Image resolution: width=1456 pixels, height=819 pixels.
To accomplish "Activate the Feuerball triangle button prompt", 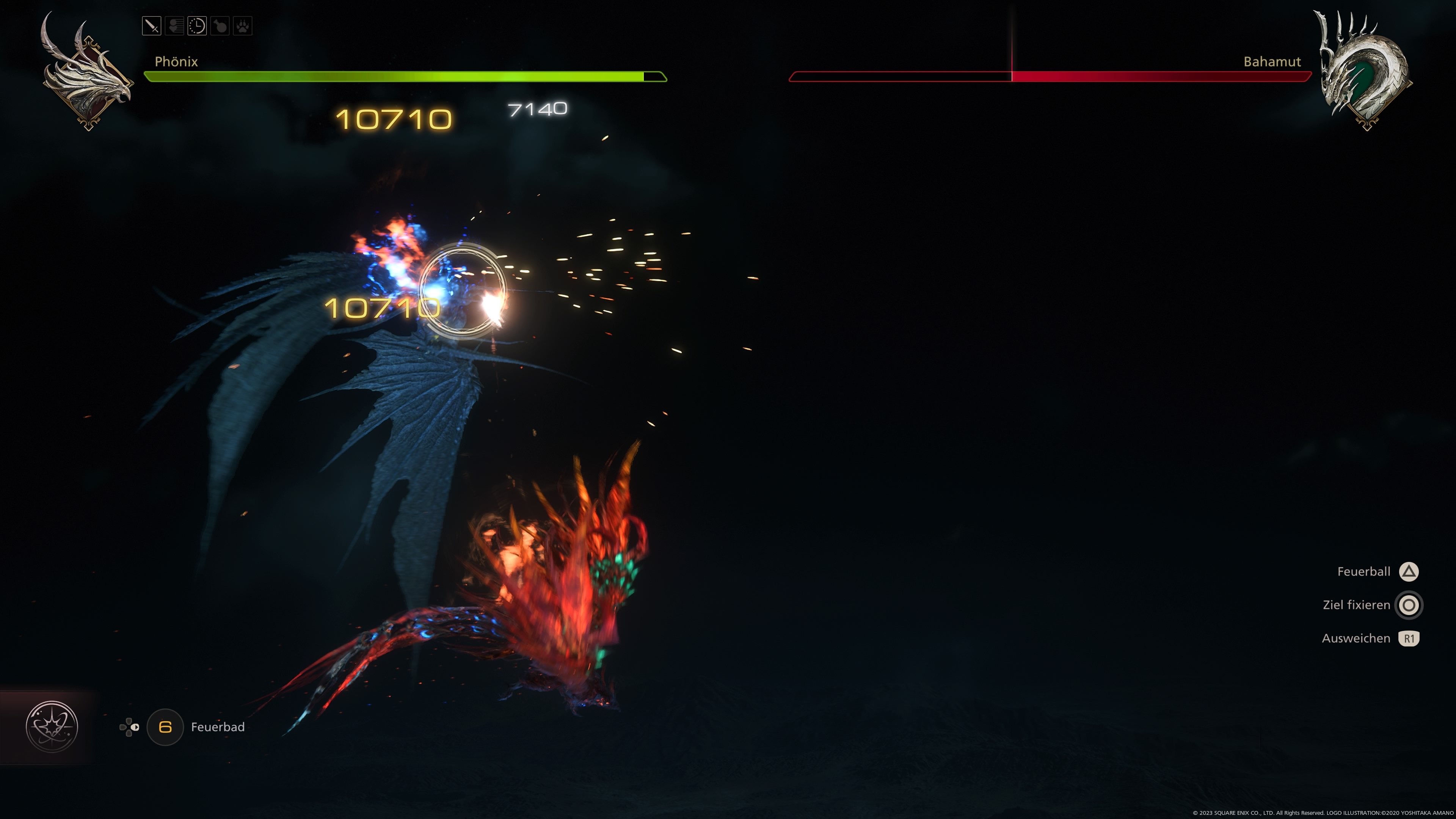I will (x=1409, y=571).
